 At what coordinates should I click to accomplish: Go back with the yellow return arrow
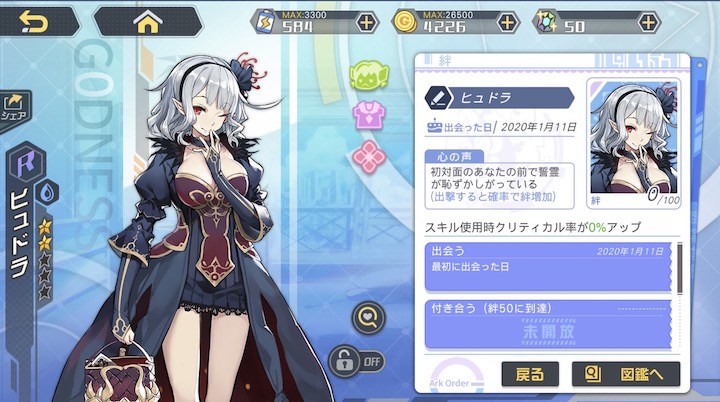tap(33, 21)
